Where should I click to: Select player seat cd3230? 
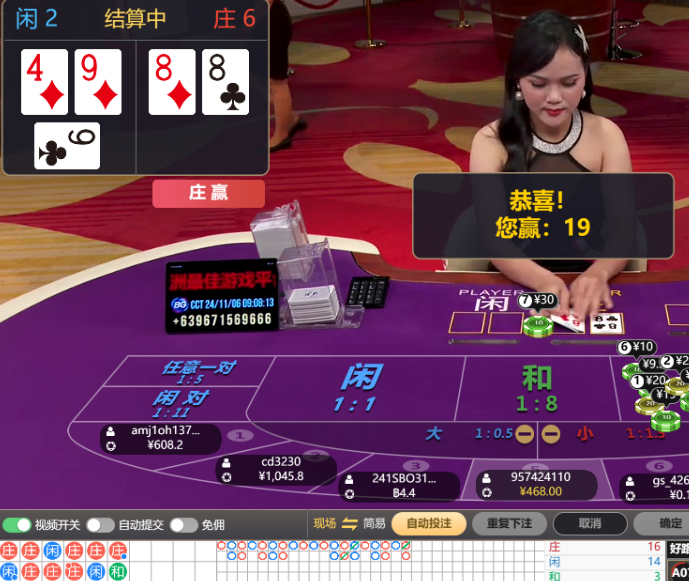pos(275,469)
